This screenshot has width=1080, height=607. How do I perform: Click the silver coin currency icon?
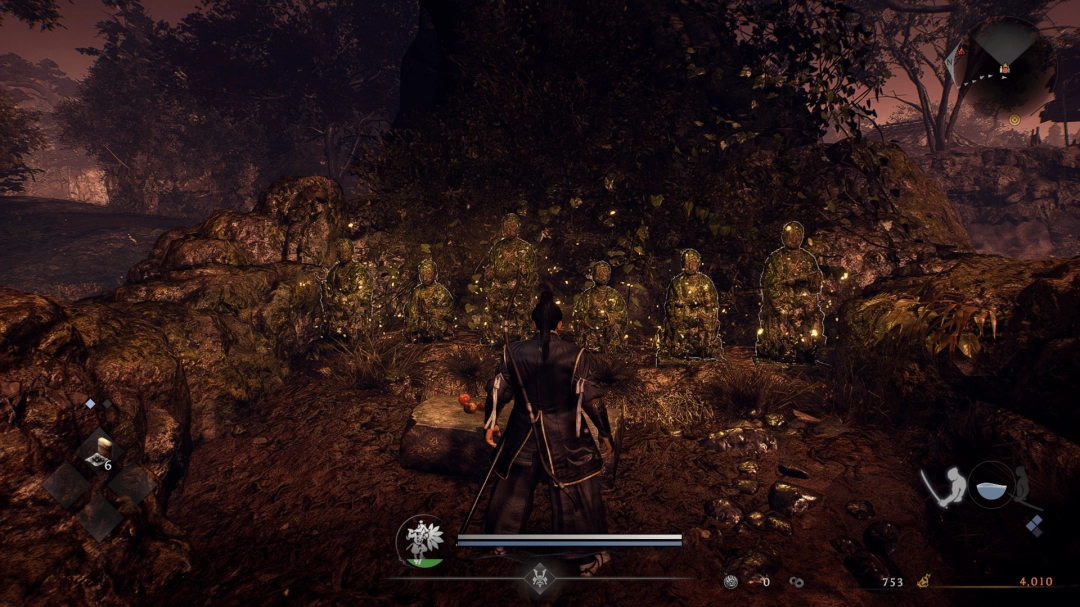tap(732, 581)
